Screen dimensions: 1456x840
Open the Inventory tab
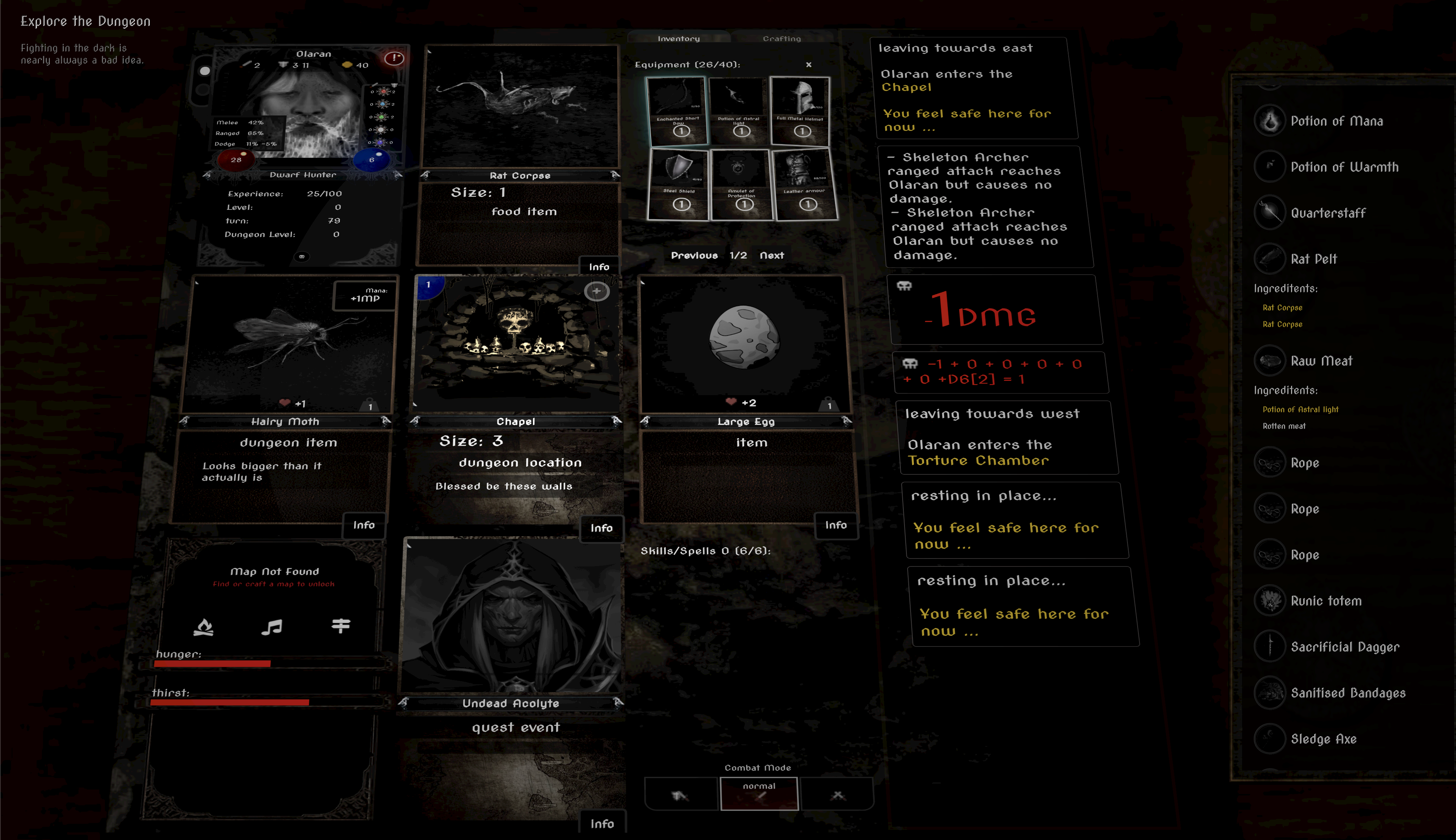click(679, 38)
